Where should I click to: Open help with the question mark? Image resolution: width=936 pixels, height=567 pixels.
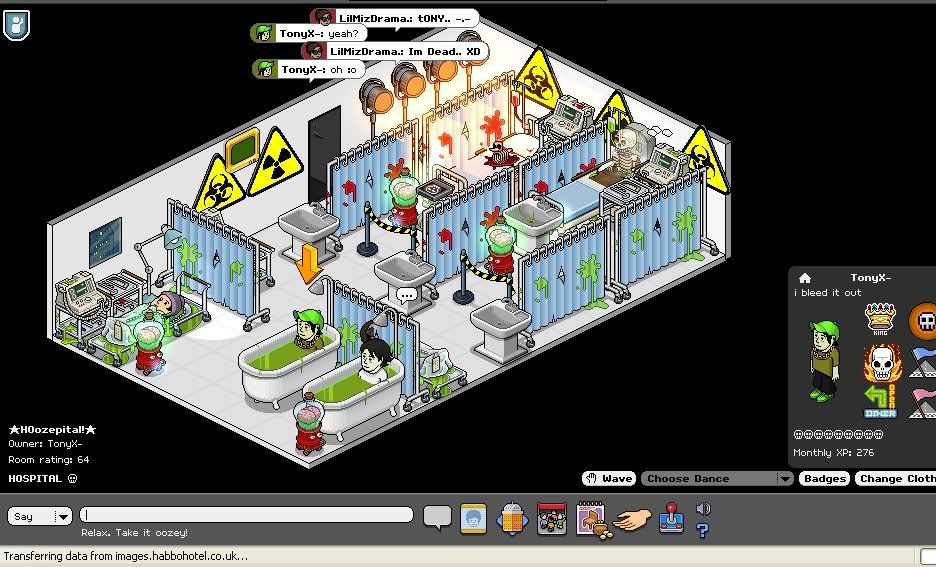click(x=702, y=529)
